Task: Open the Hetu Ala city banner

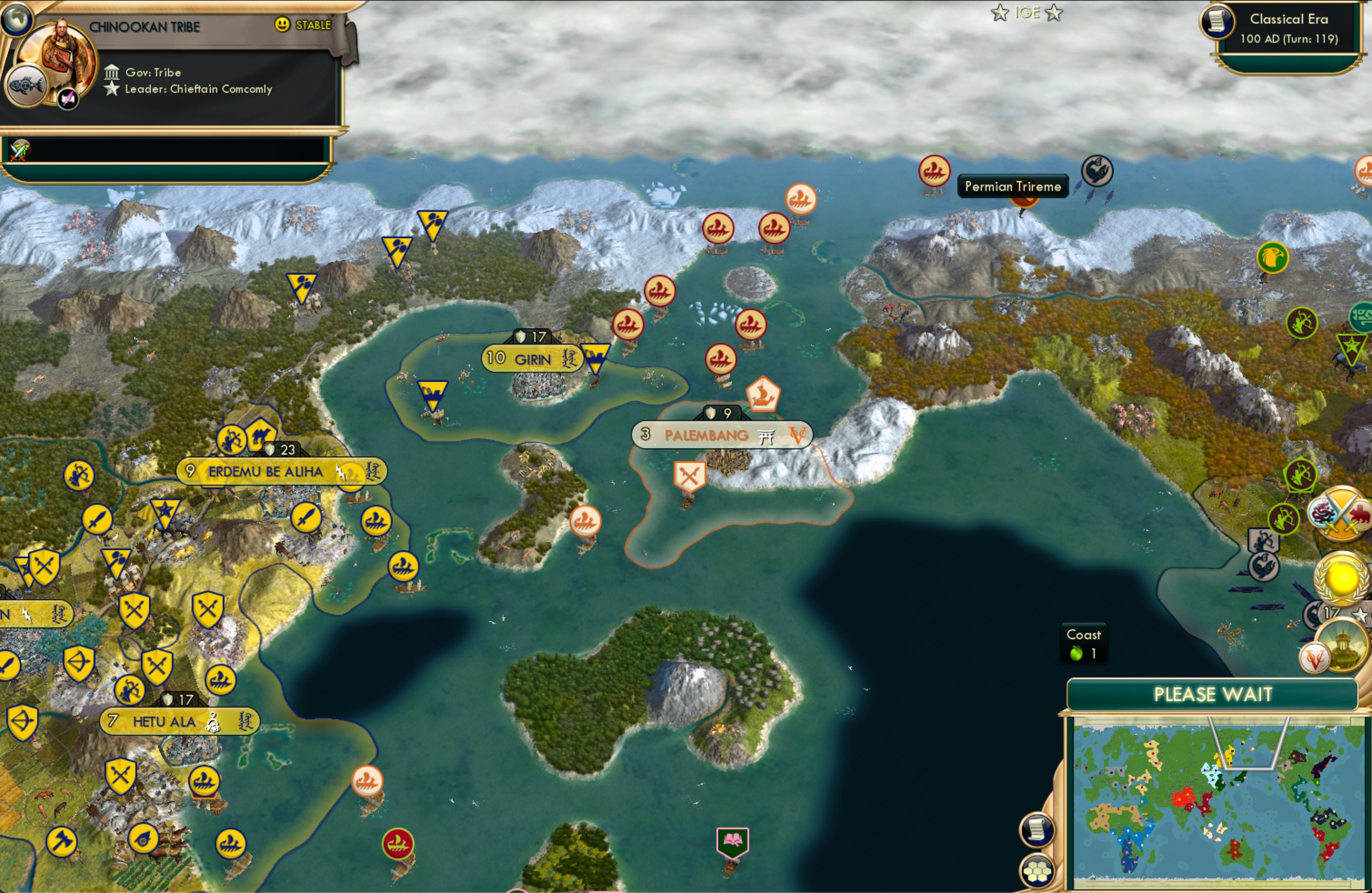Action: (179, 721)
